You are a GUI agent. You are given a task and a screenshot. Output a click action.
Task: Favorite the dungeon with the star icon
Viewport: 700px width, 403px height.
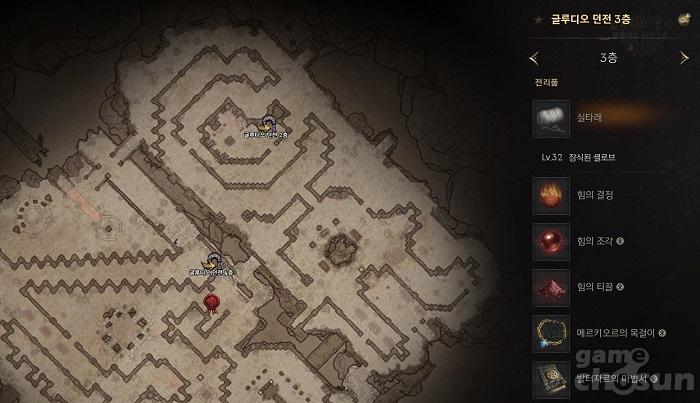(x=538, y=18)
